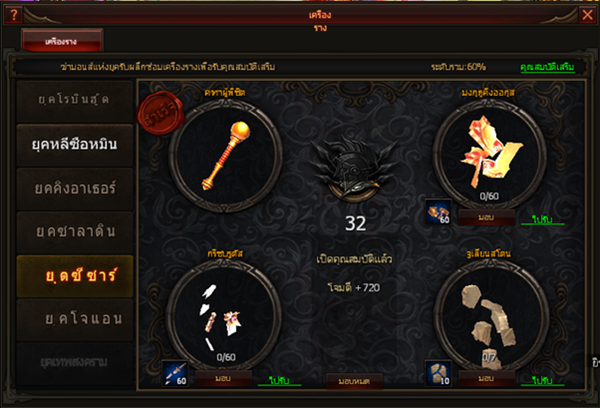Click มอบ under the crown fragments
This screenshot has height=408, width=600.
tap(487, 217)
